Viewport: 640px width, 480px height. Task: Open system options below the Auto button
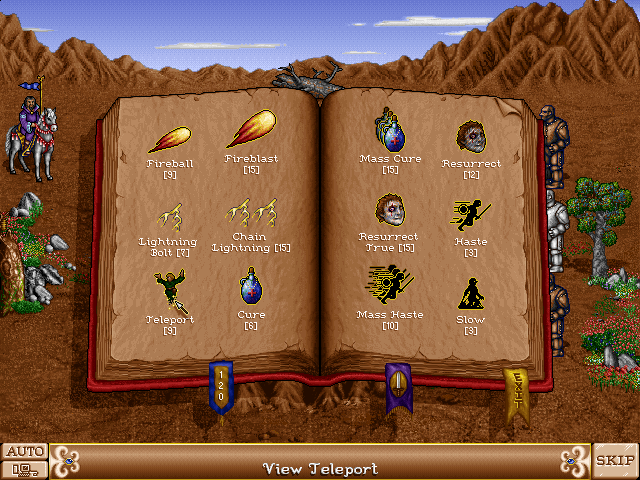(x=24, y=469)
